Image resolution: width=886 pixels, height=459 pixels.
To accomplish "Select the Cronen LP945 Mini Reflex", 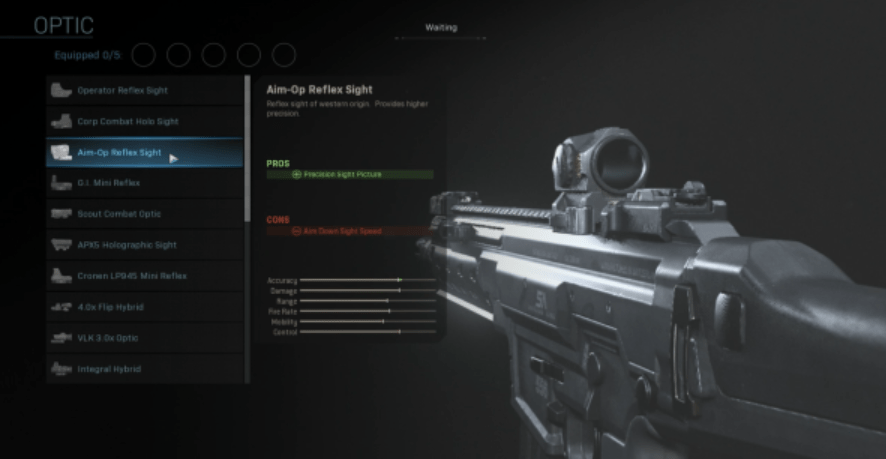I will pyautogui.click(x=144, y=276).
